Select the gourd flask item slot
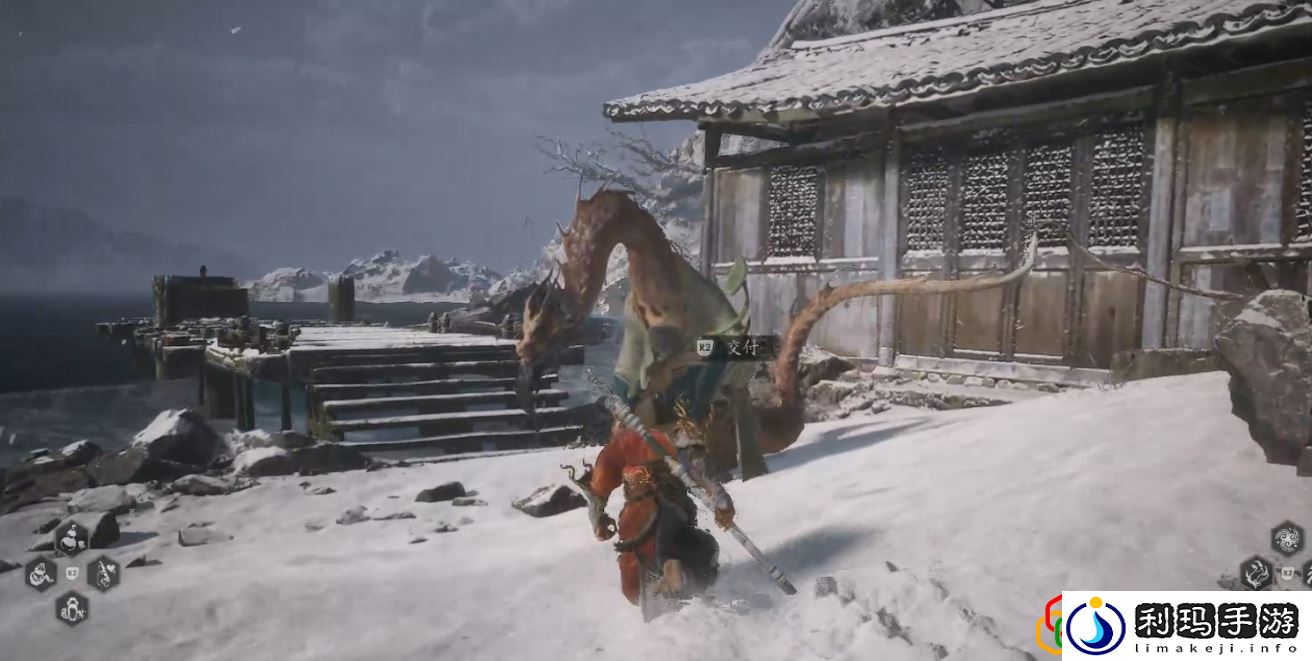 coord(71,539)
